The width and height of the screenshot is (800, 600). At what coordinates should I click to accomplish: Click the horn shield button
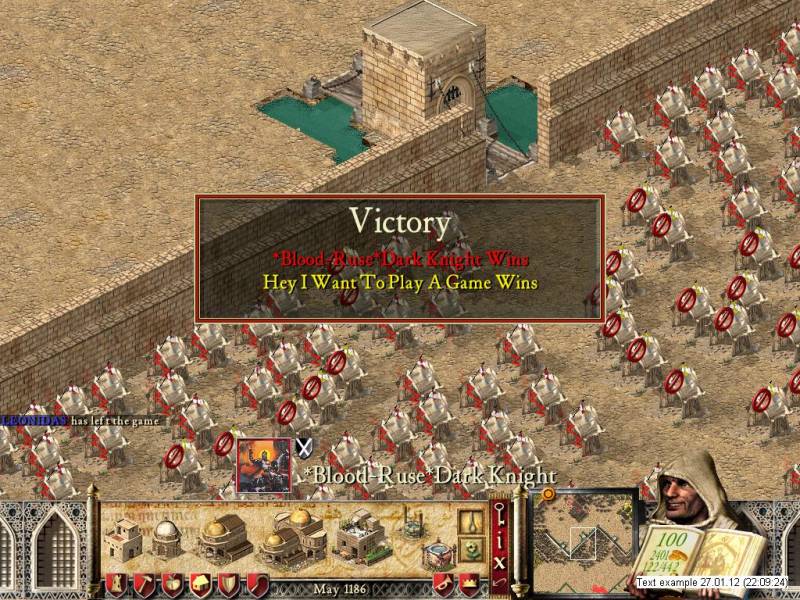440,585
